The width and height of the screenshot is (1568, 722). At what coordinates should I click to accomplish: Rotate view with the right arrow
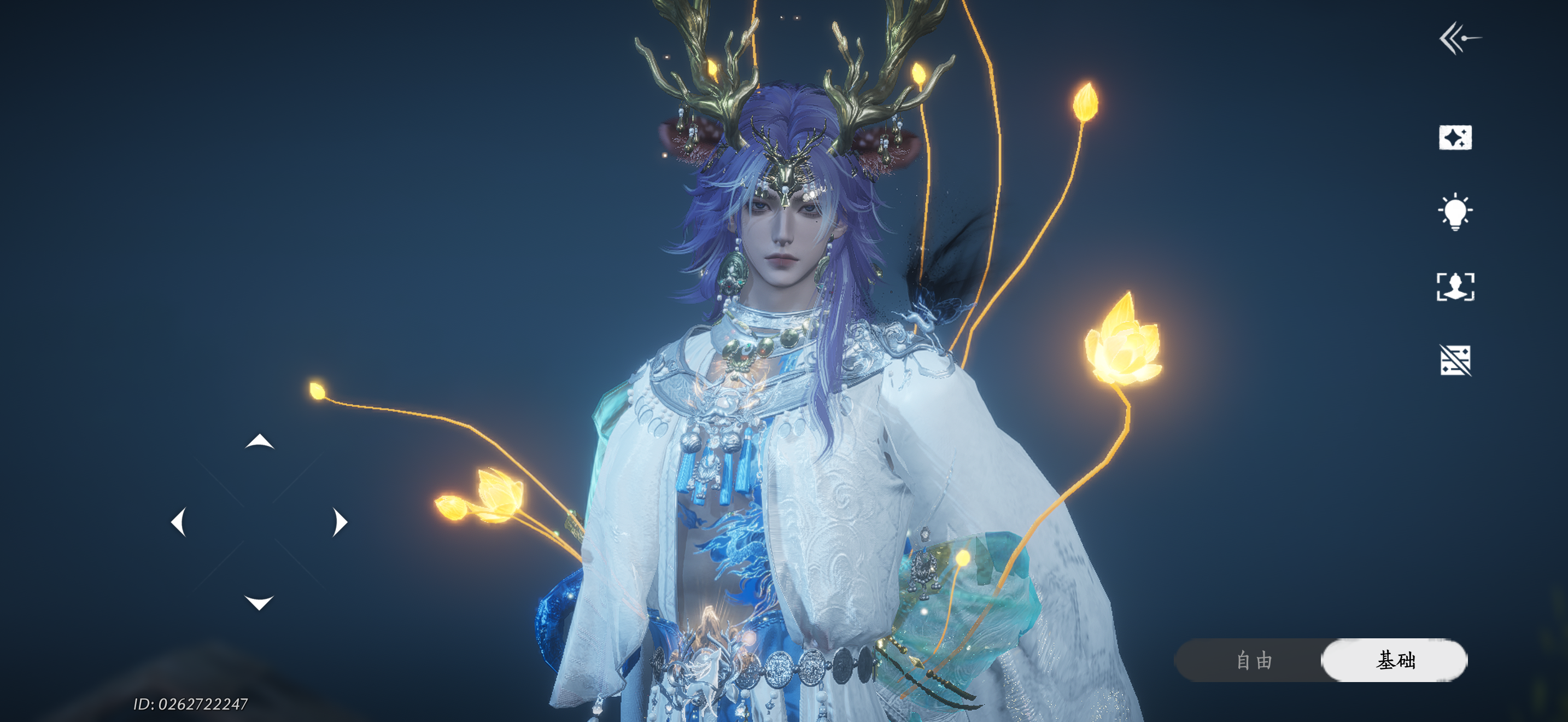[x=340, y=522]
